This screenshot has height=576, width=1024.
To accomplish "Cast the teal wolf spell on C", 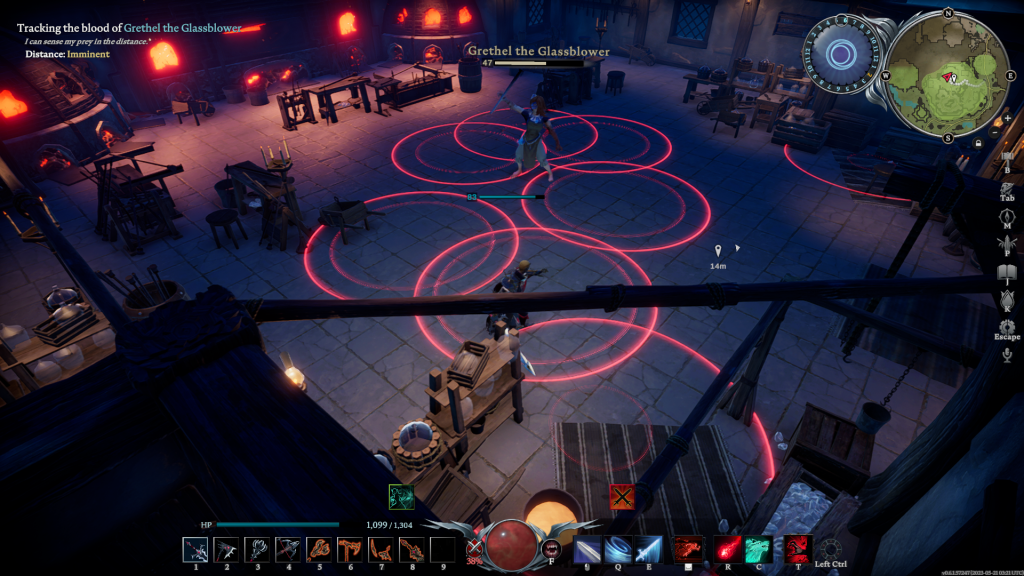I will 759,549.
